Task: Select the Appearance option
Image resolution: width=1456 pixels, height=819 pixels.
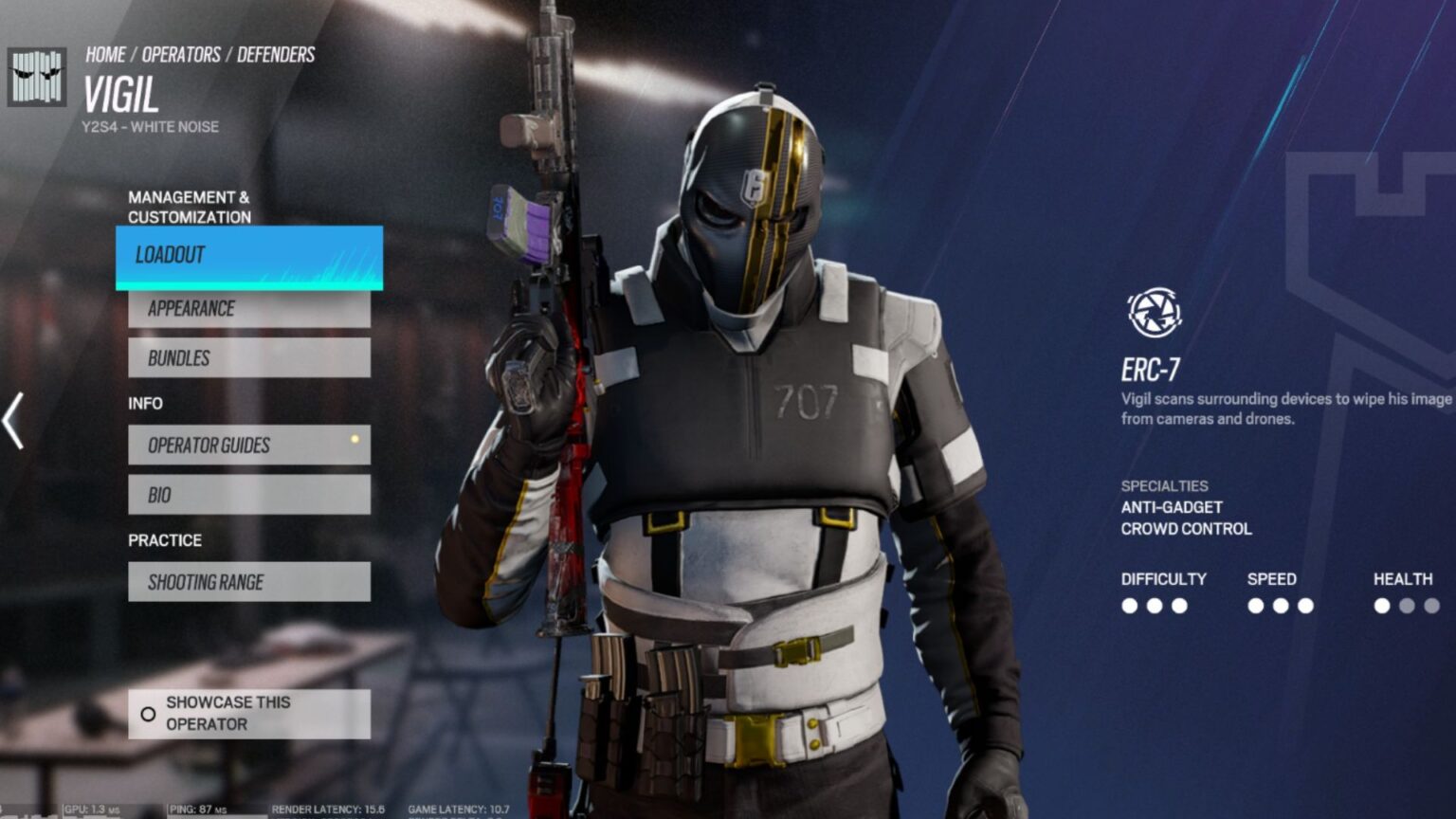Action: (248, 309)
